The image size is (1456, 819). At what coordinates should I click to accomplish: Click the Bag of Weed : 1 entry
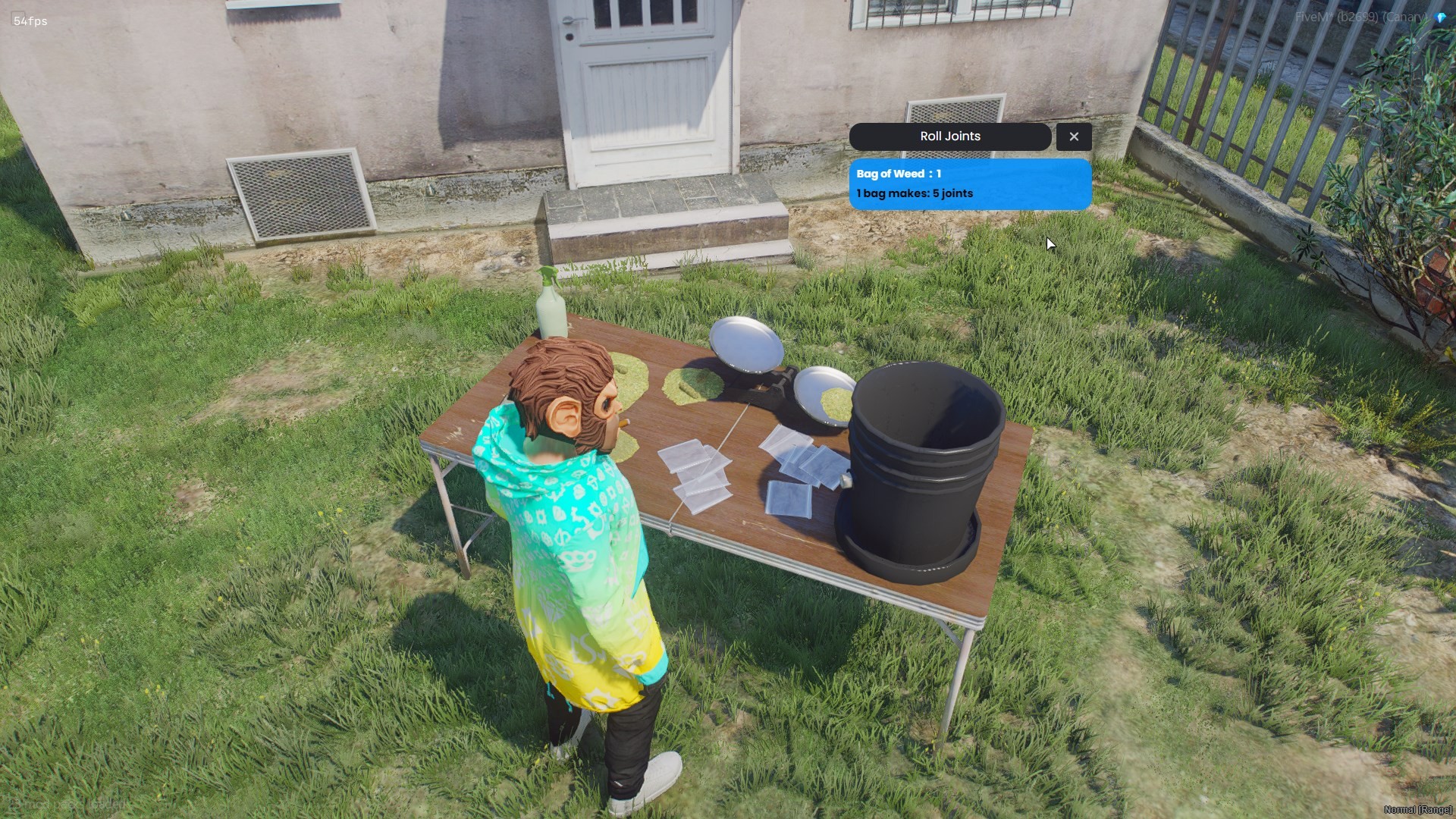pos(897,174)
